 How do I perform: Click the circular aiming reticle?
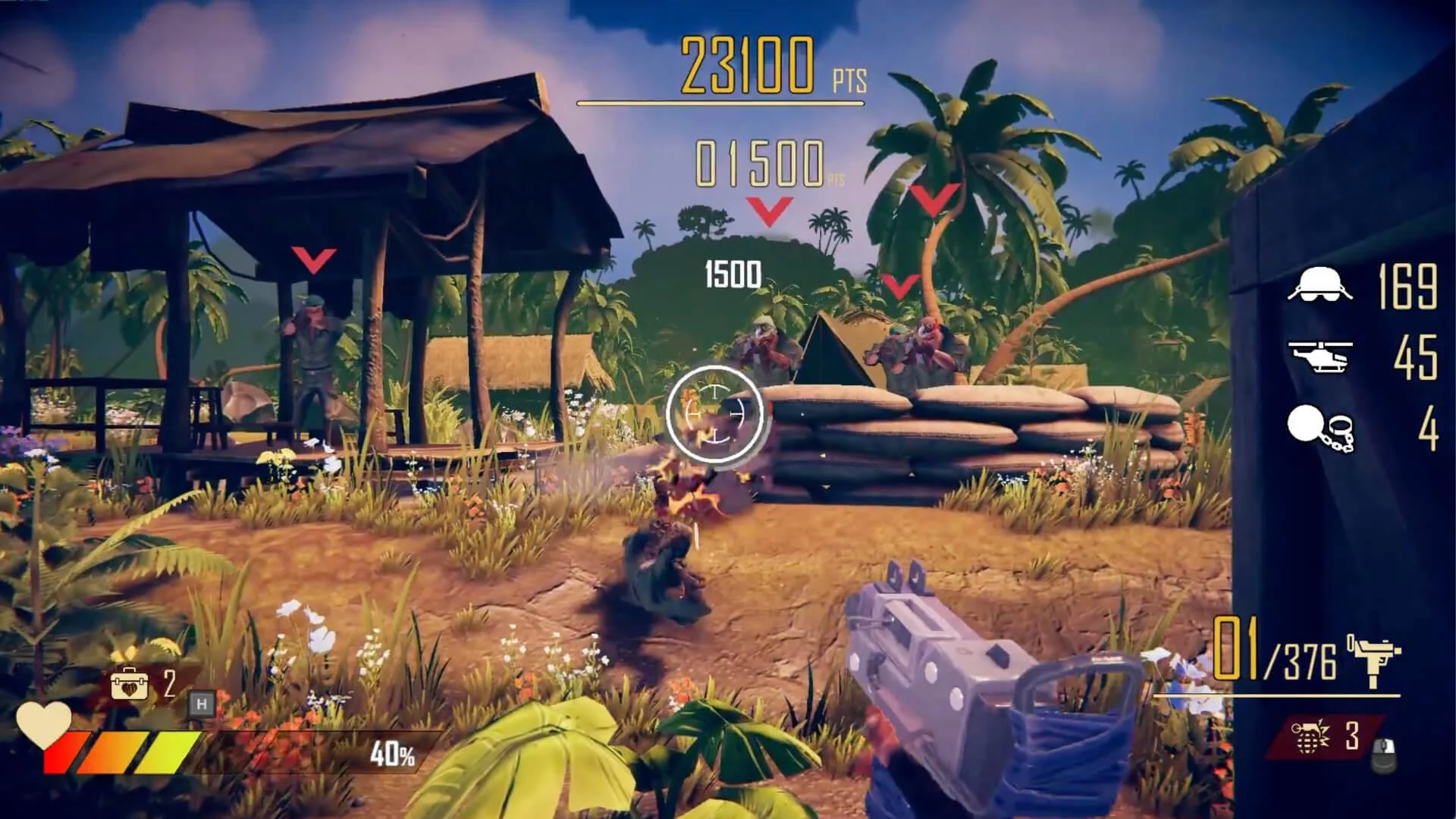pos(716,413)
